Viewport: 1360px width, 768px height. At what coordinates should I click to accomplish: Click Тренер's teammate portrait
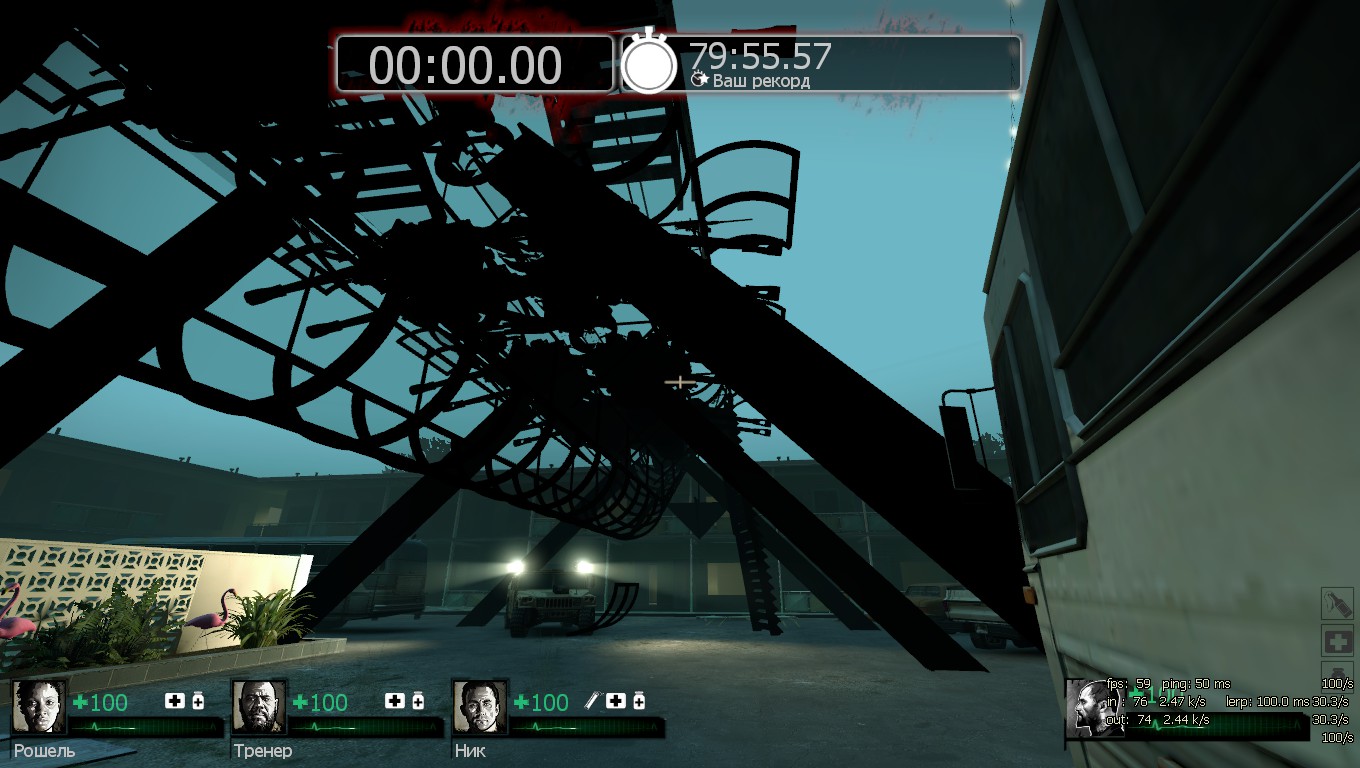[x=259, y=708]
